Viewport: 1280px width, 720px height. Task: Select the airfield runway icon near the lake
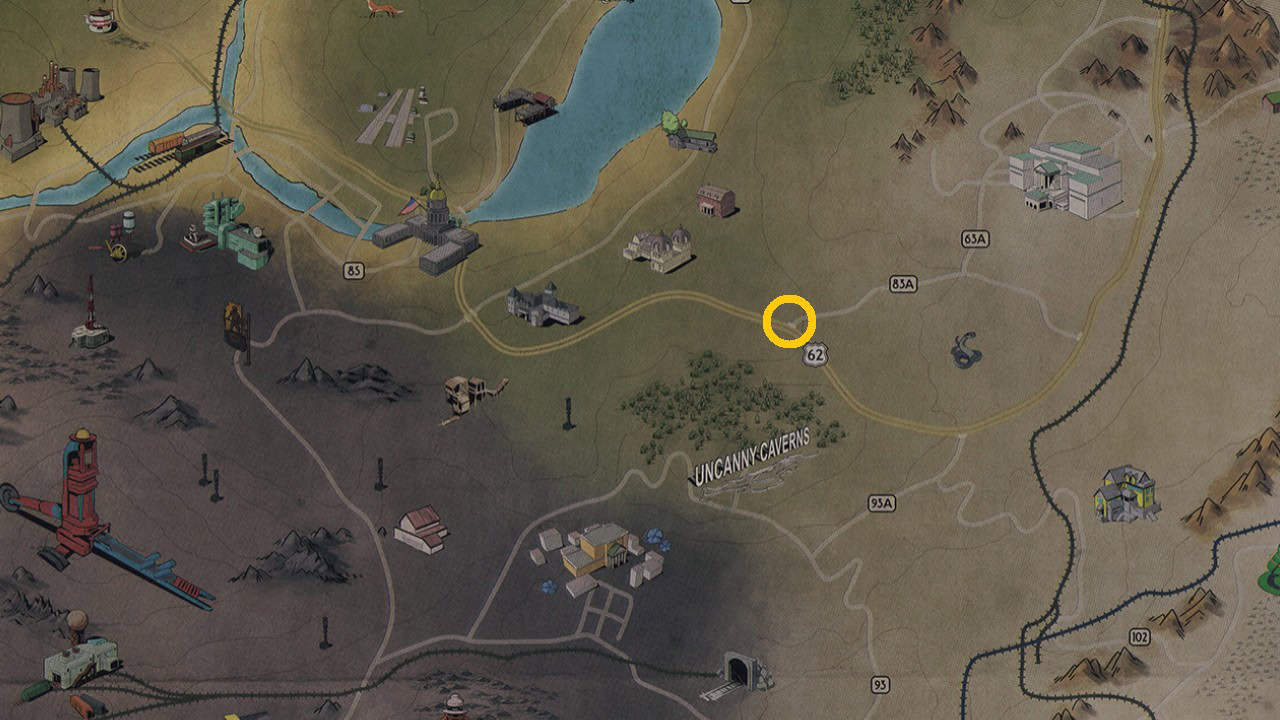click(x=395, y=115)
